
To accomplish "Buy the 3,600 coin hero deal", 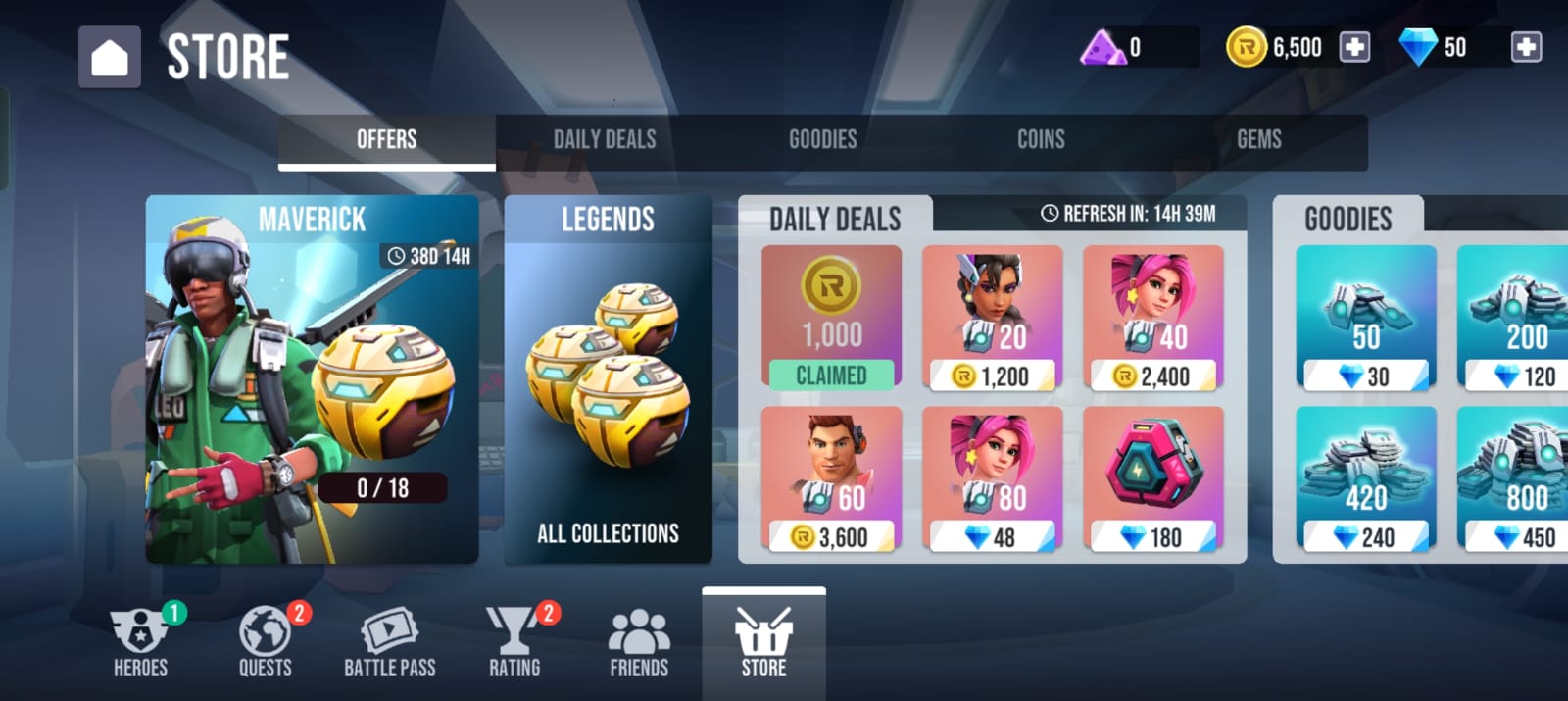I will [x=831, y=479].
